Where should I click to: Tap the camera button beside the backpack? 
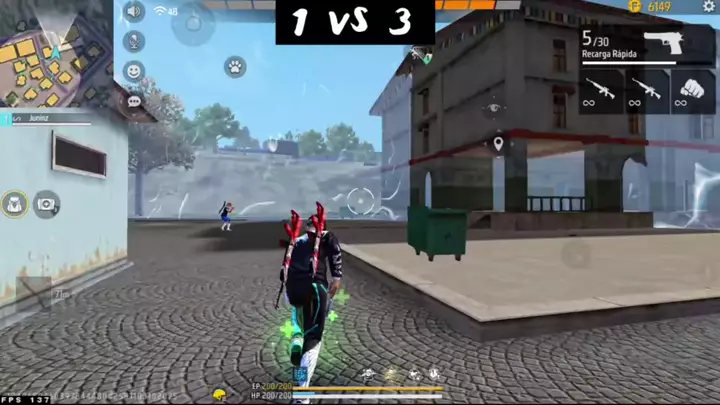point(46,204)
